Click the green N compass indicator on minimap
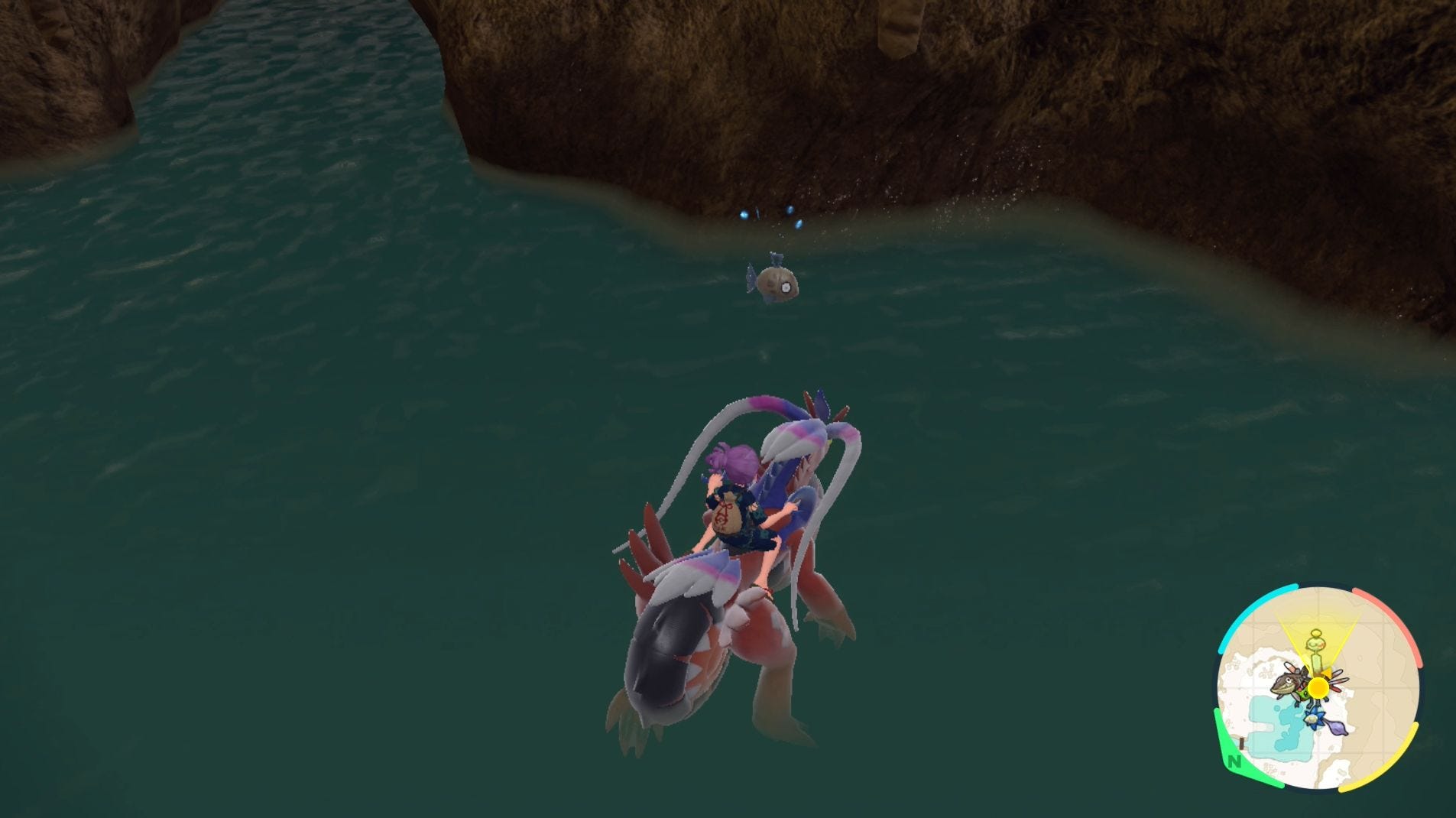The image size is (1456, 818). 1236,761
